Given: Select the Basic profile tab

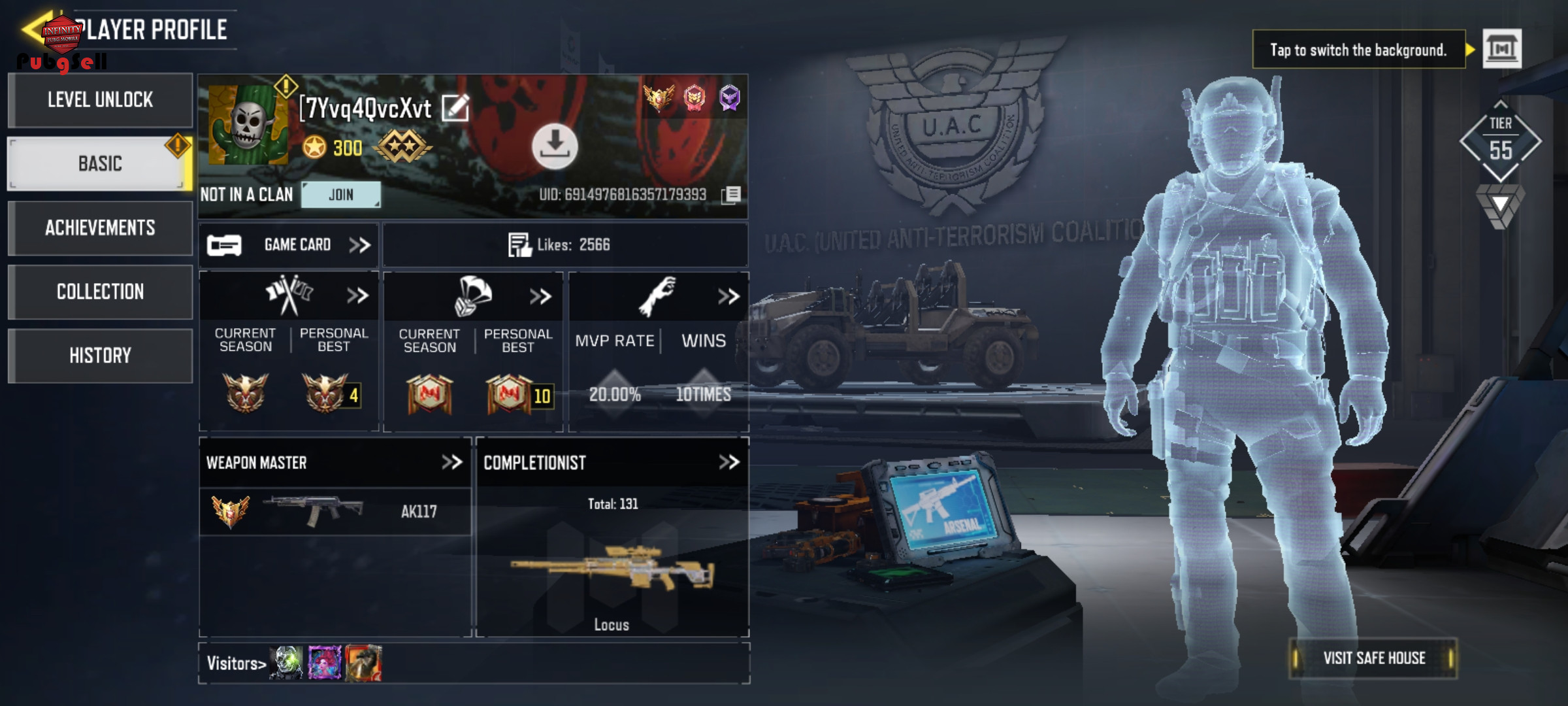Looking at the screenshot, I should (100, 163).
